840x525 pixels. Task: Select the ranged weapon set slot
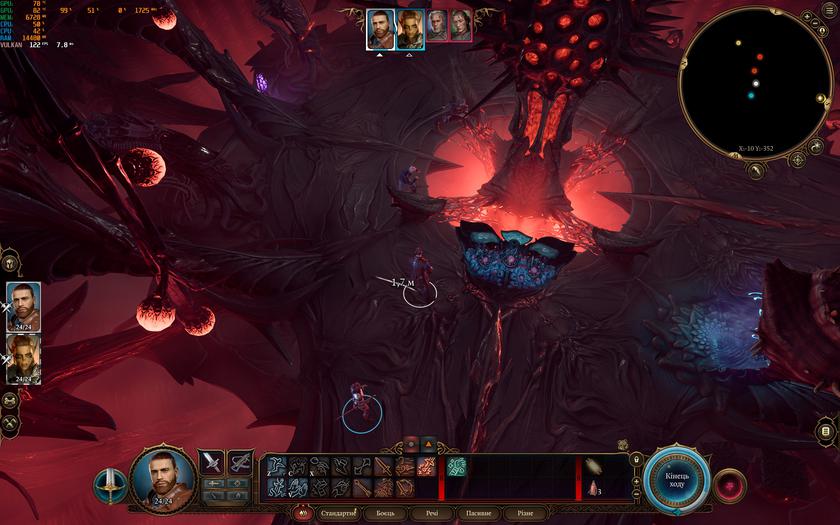pos(240,463)
